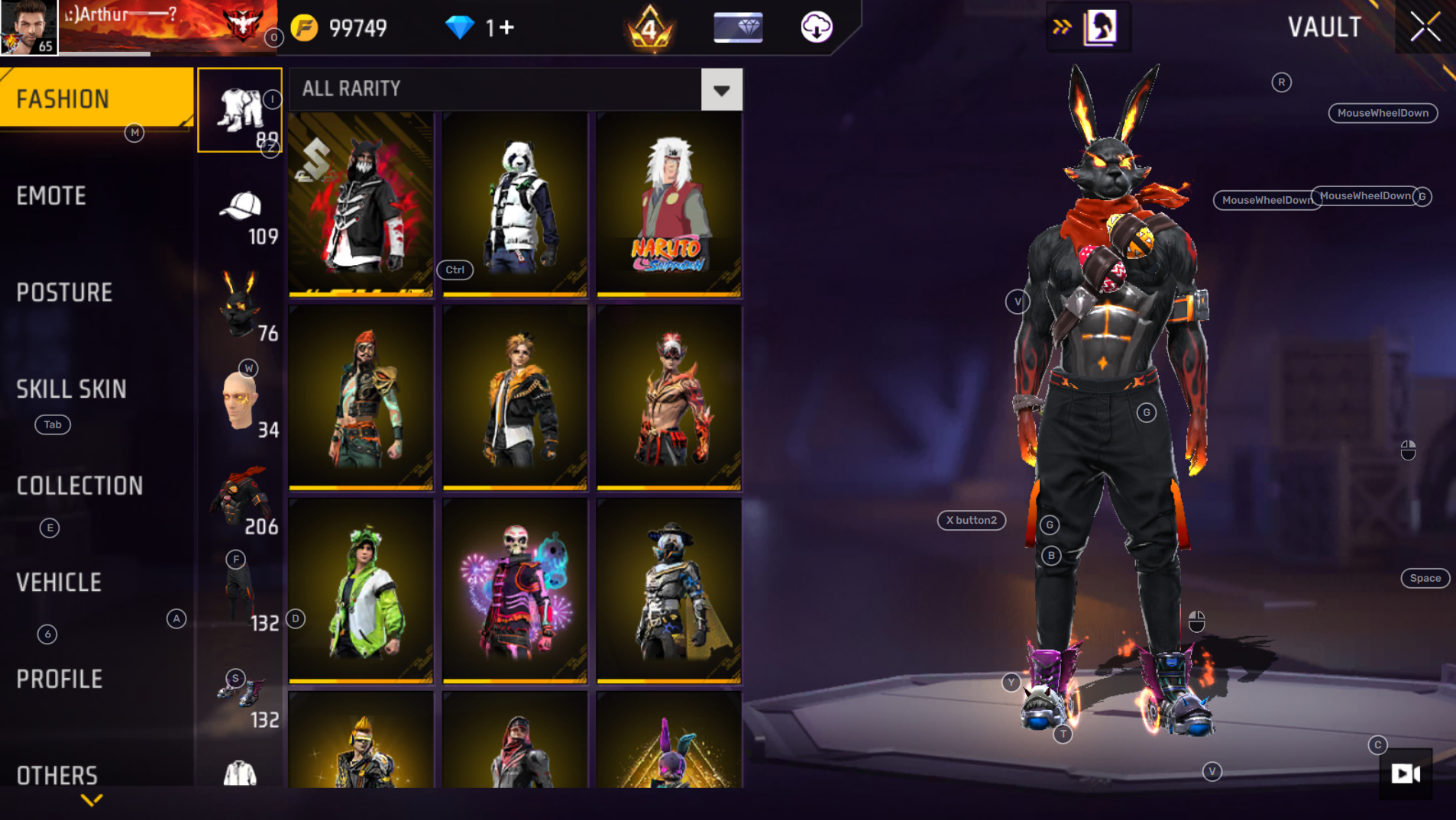Open the ALL RARITY dropdown
The height and width of the screenshot is (820, 1456).
tap(720, 89)
